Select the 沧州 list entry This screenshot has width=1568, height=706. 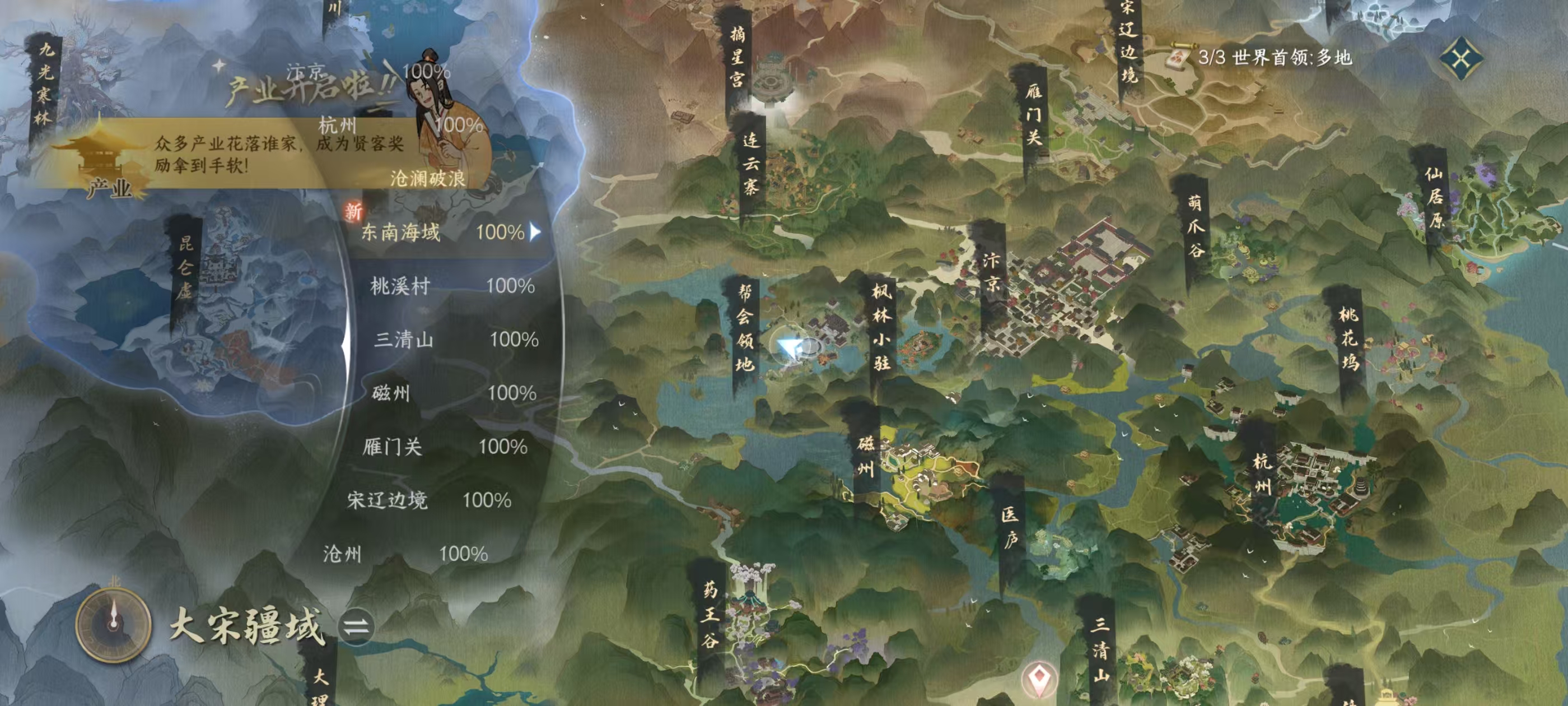pos(405,554)
